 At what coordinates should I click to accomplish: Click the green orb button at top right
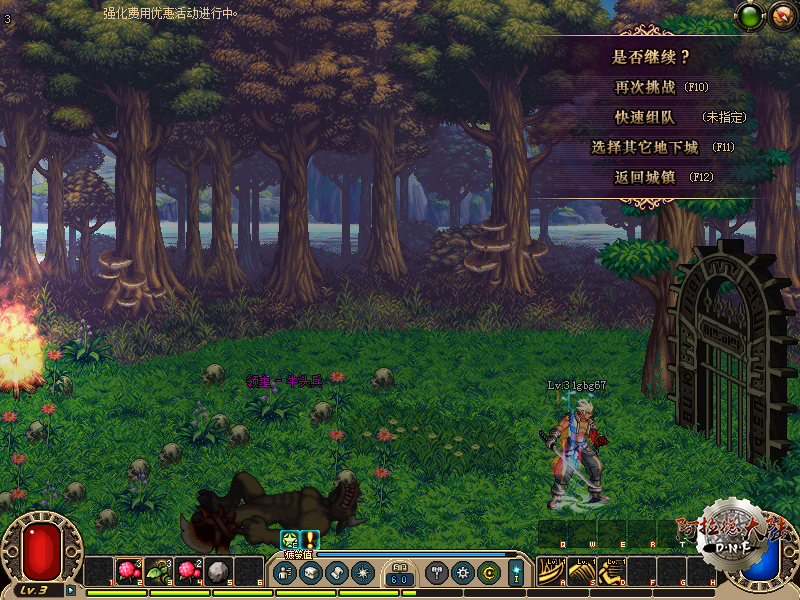(750, 15)
